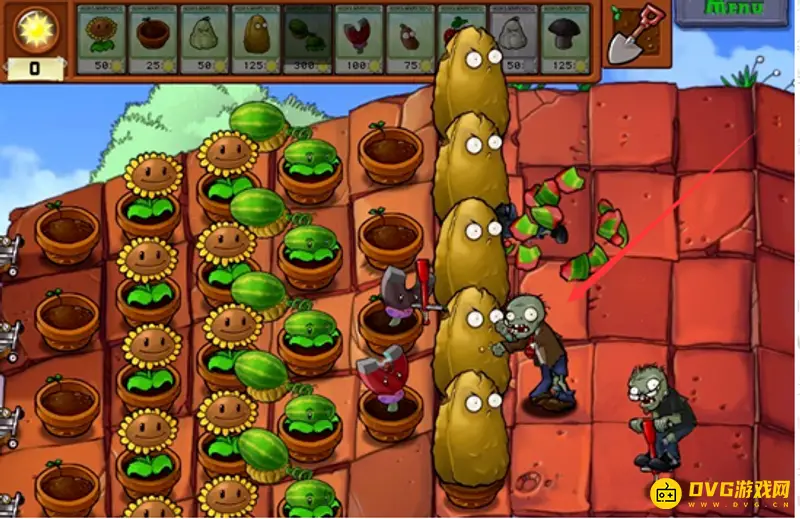Select the gray Imitater Squash seed packet
Viewport: 800px width, 519px height.
(x=515, y=38)
